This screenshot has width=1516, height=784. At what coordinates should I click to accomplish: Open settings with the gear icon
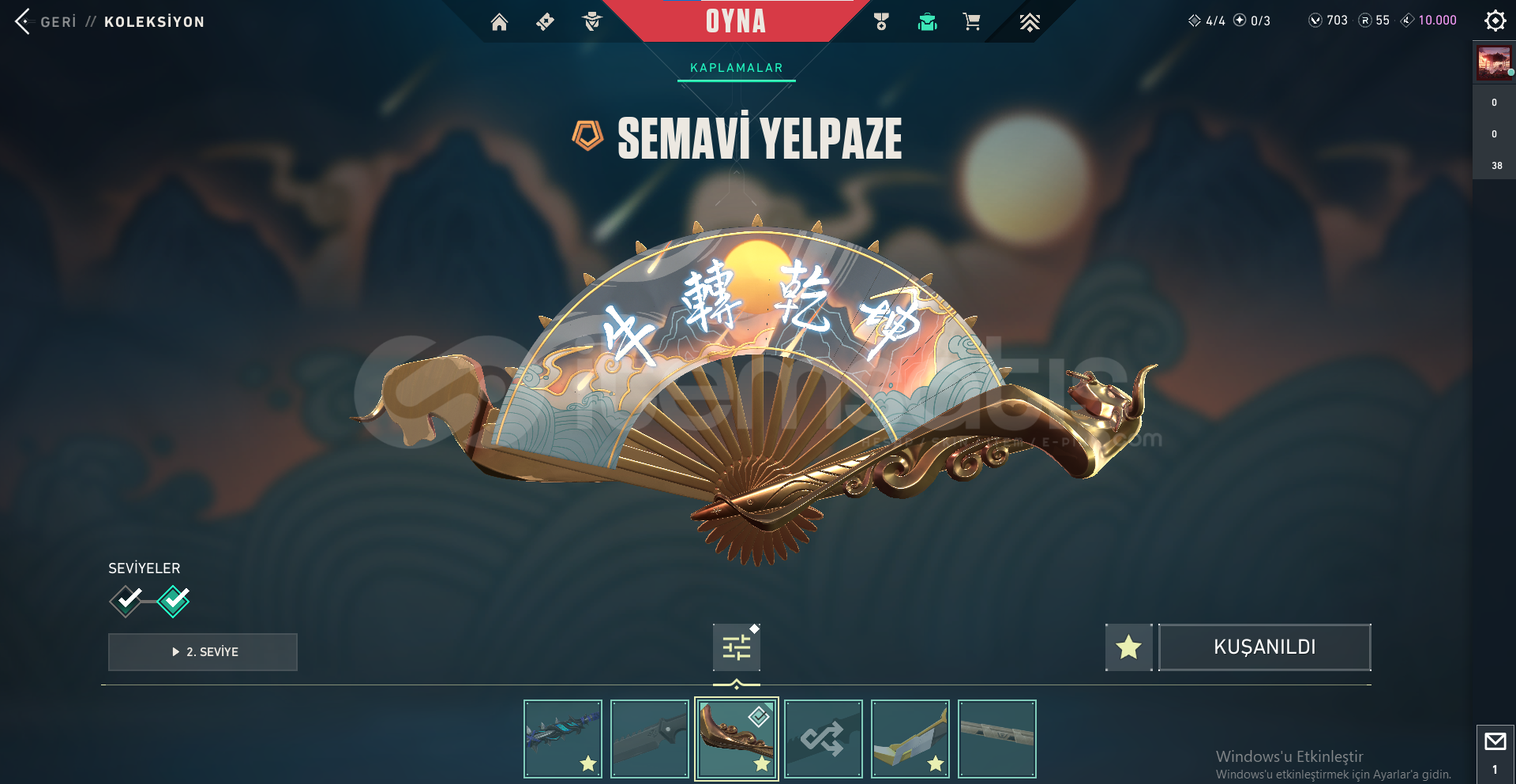coord(1495,21)
